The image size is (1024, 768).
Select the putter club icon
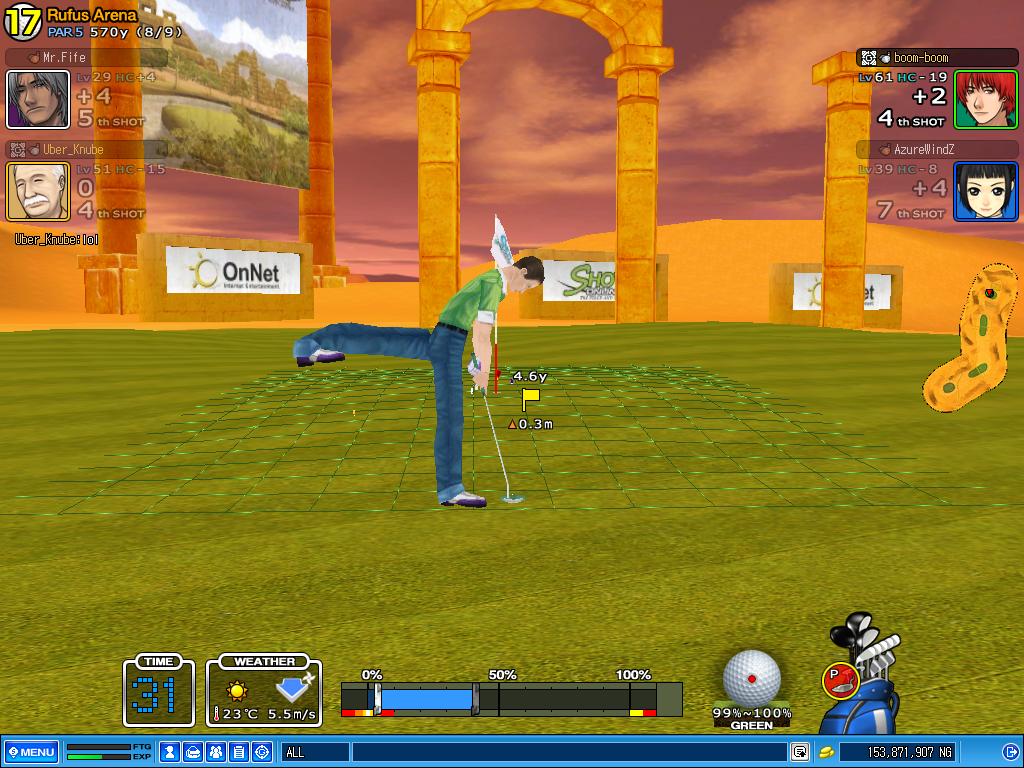click(839, 680)
